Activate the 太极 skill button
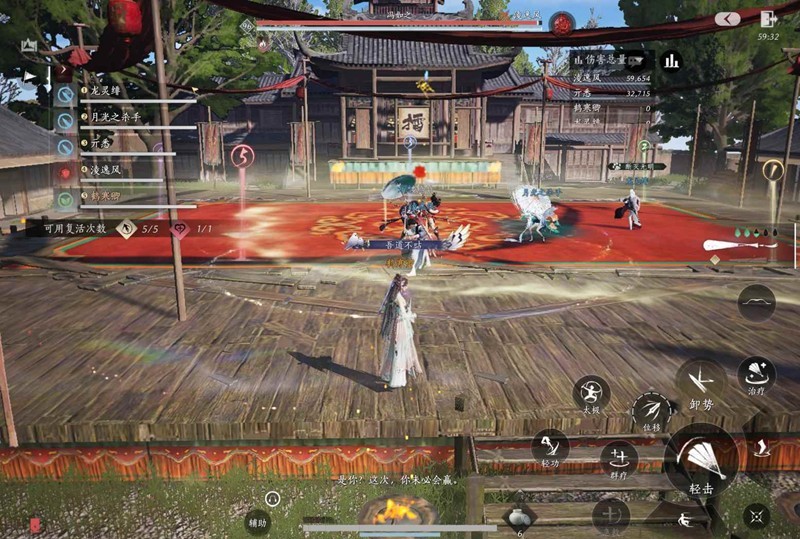 tap(592, 393)
